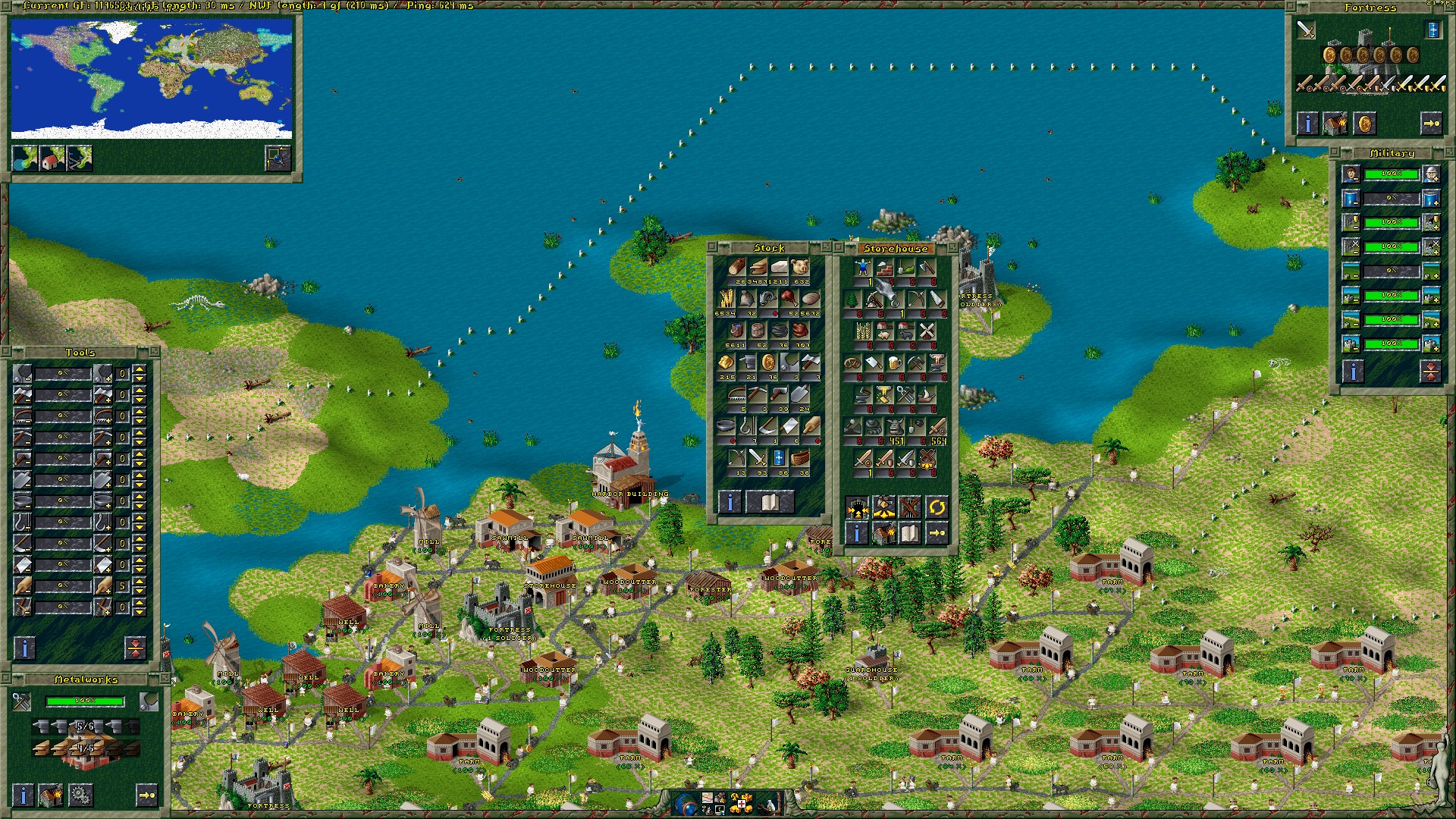Screen dimensions: 1456x819
Task: Click the world minimap
Action: [152, 78]
